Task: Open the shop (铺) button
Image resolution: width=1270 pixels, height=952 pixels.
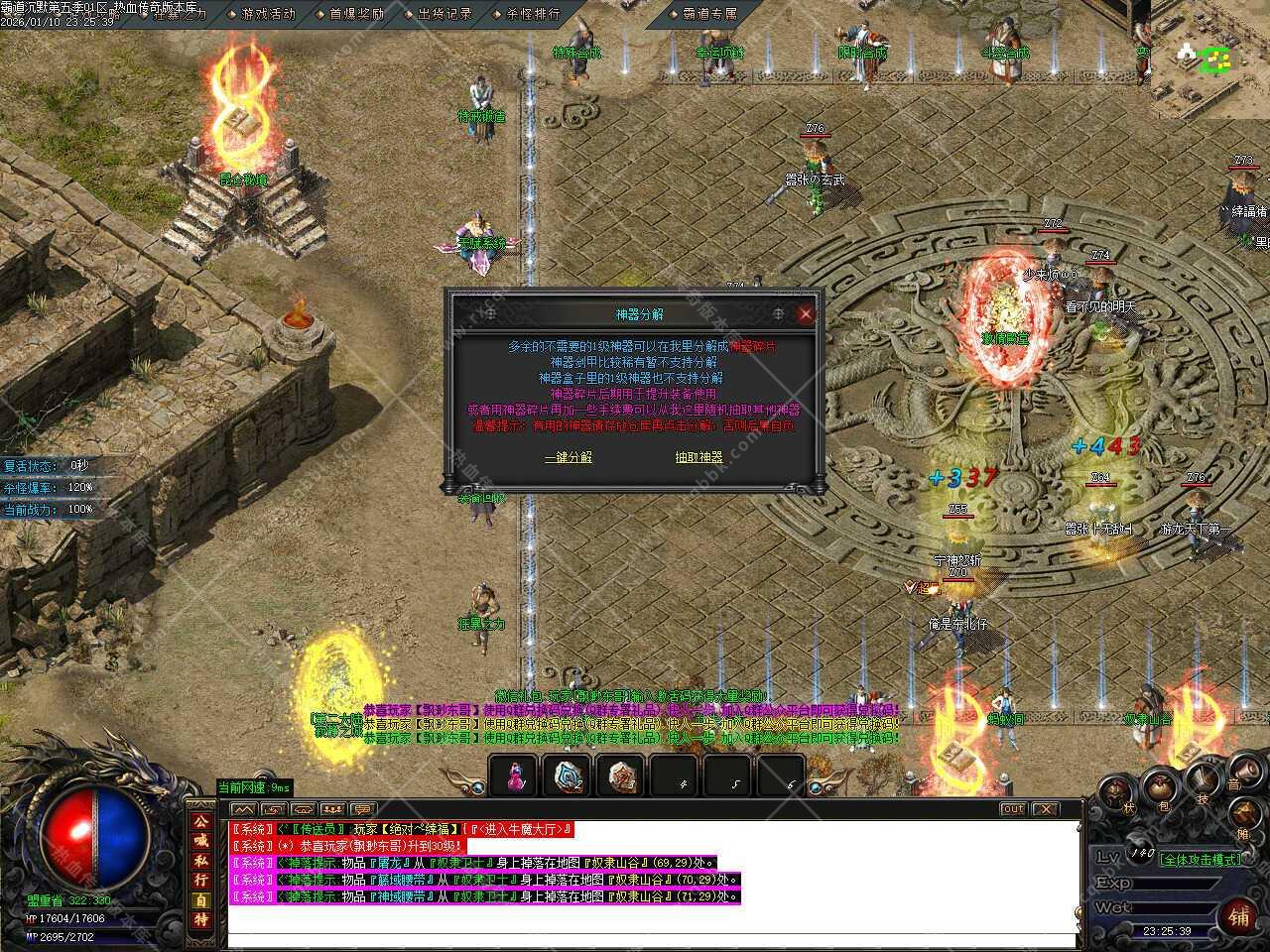Action: (x=1239, y=913)
